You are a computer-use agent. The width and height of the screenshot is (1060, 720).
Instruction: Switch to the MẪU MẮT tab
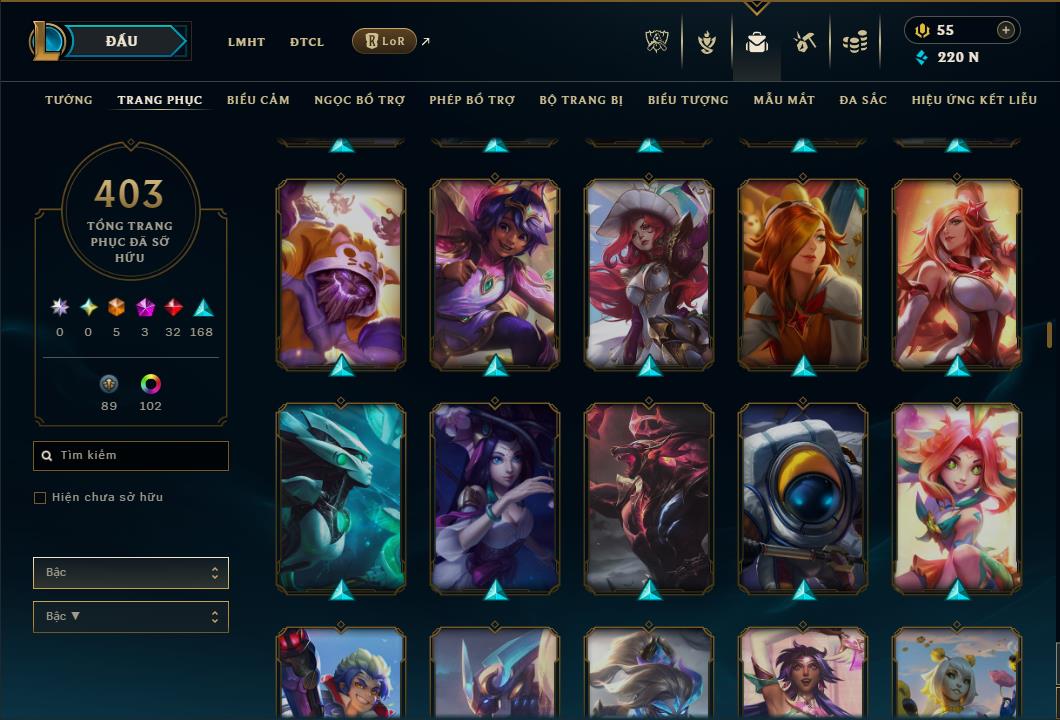784,100
